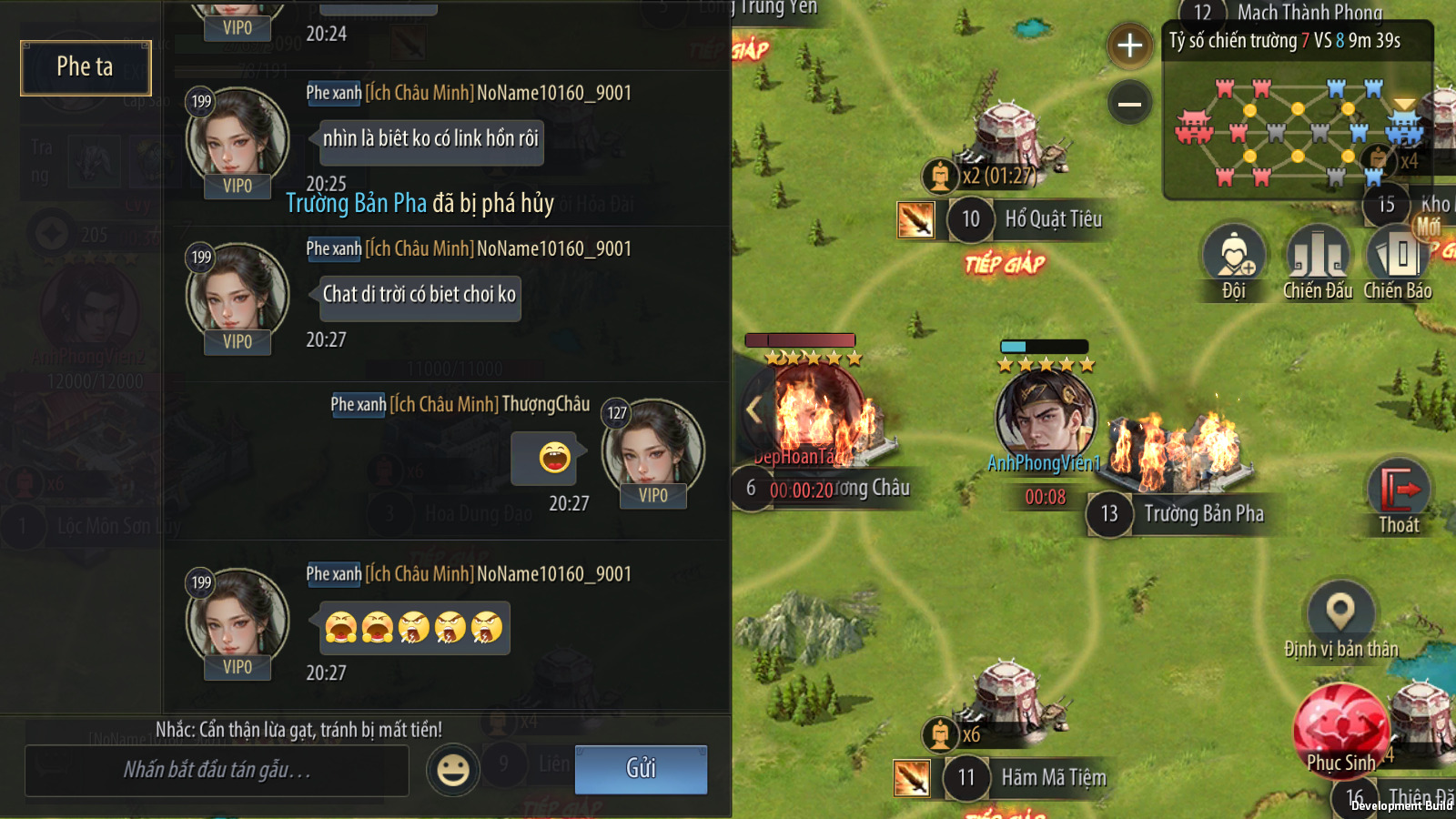
Task: Zoom in the map with plus button
Action: (x=1129, y=45)
